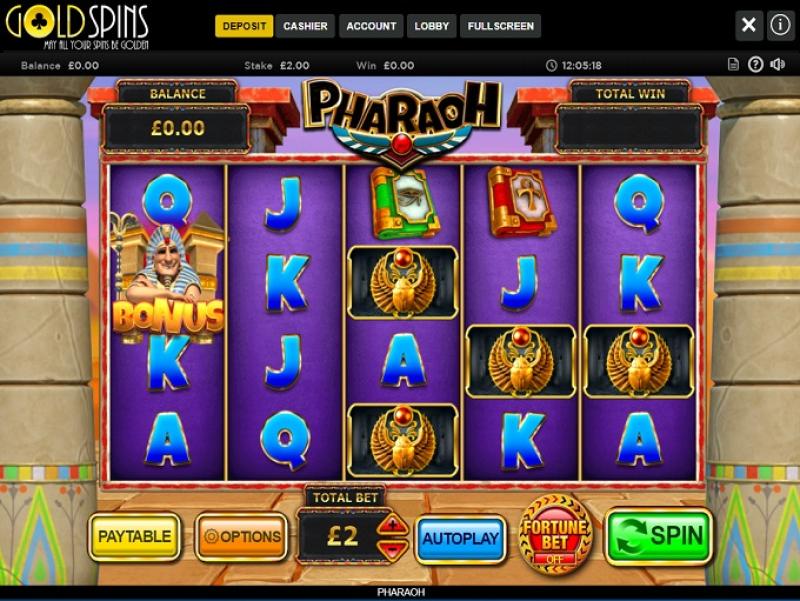Click the Deposit button
The height and width of the screenshot is (601, 800).
243,26
